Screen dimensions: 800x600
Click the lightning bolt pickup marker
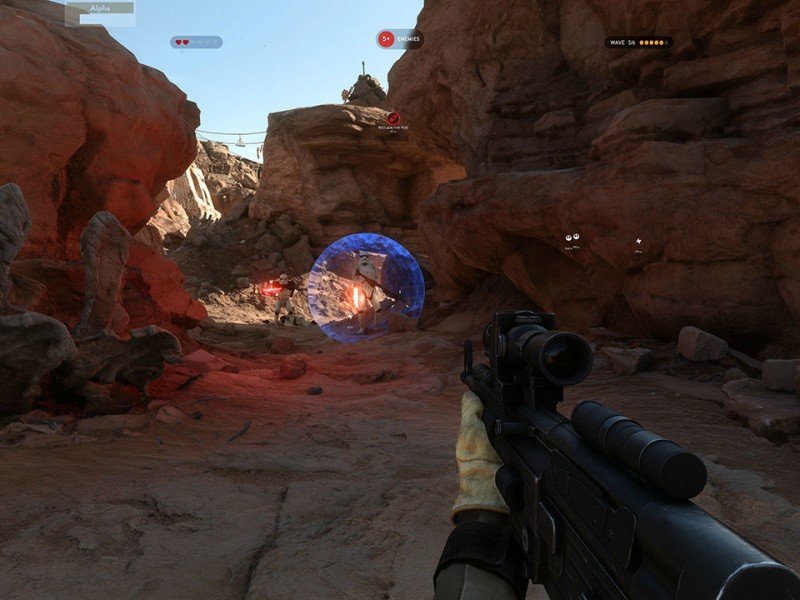[x=638, y=240]
